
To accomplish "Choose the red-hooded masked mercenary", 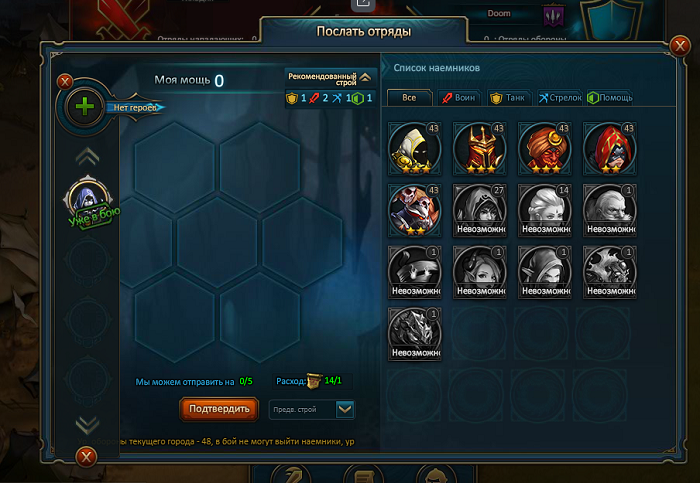I will tap(608, 148).
